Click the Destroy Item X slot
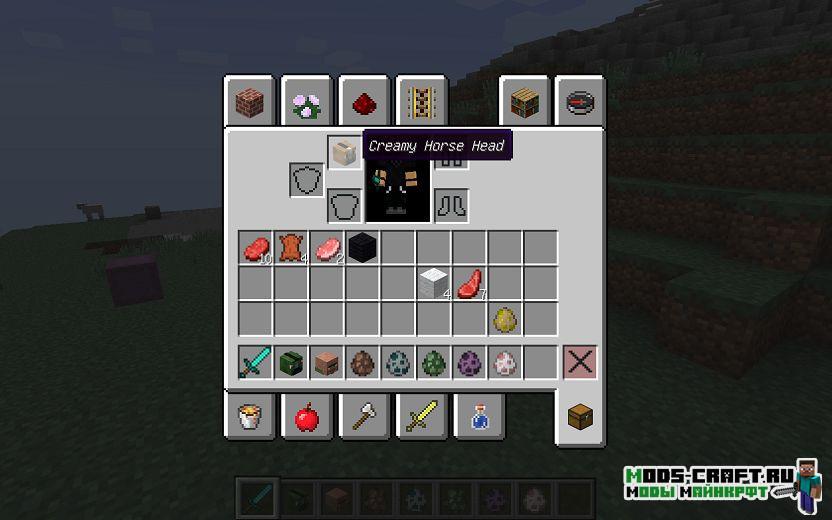The image size is (832, 520). tap(580, 362)
